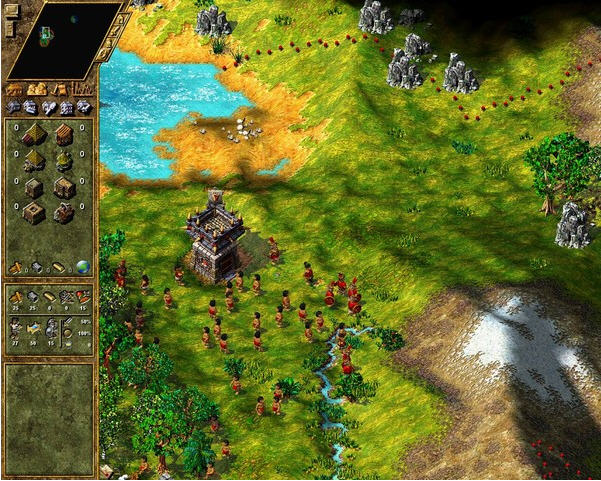Choose the green domed tower building

(x=64, y=160)
